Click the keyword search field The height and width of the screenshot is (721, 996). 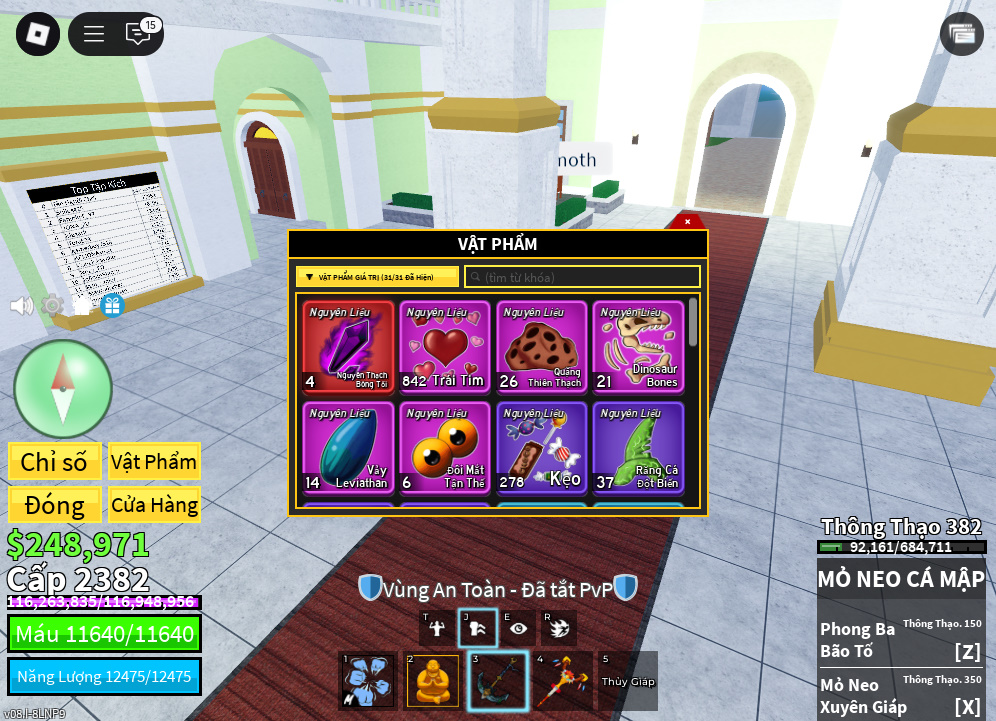[x=582, y=277]
